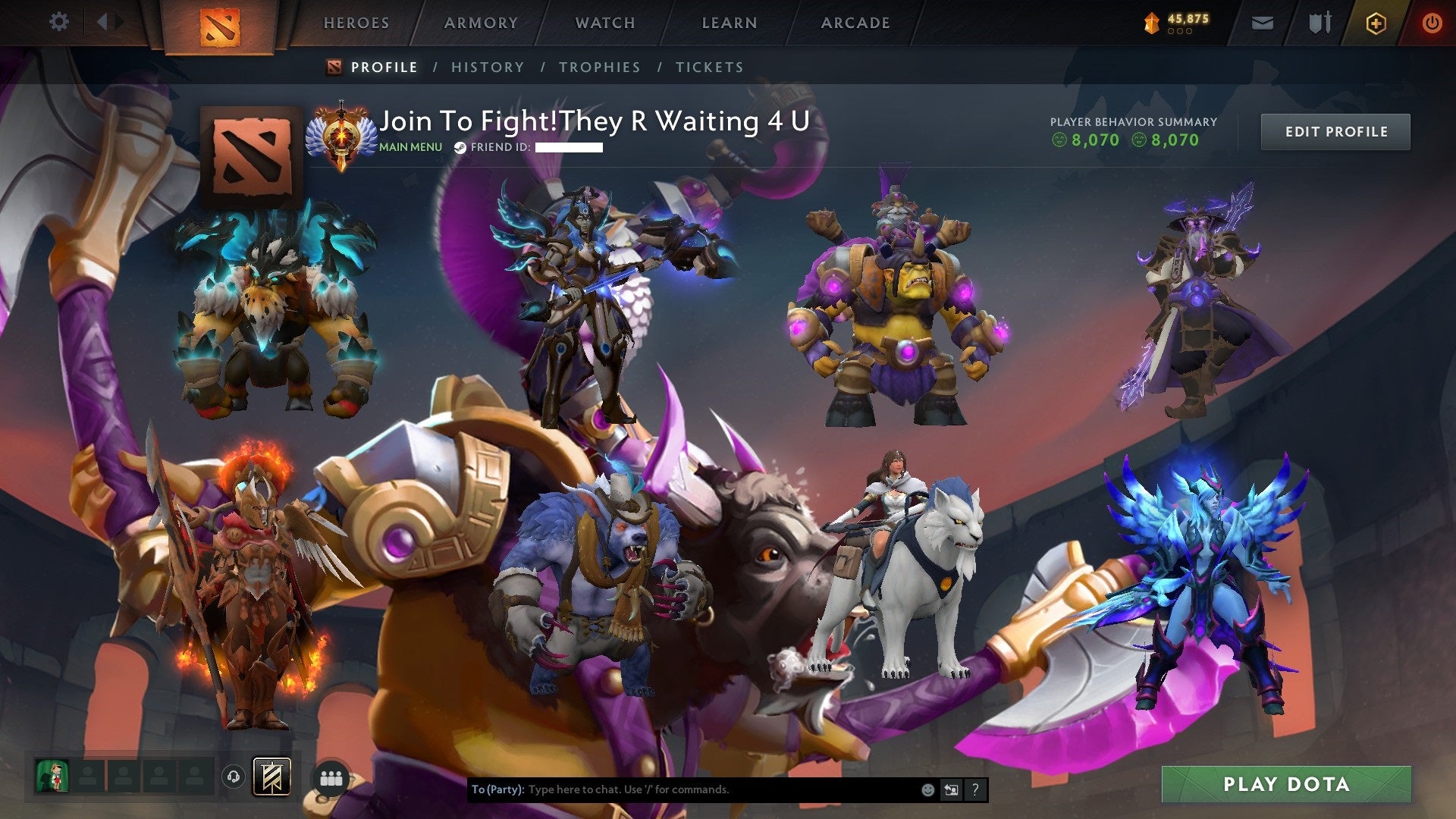Toggle the chat pop-out window icon
The width and height of the screenshot is (1456, 819).
point(951,789)
